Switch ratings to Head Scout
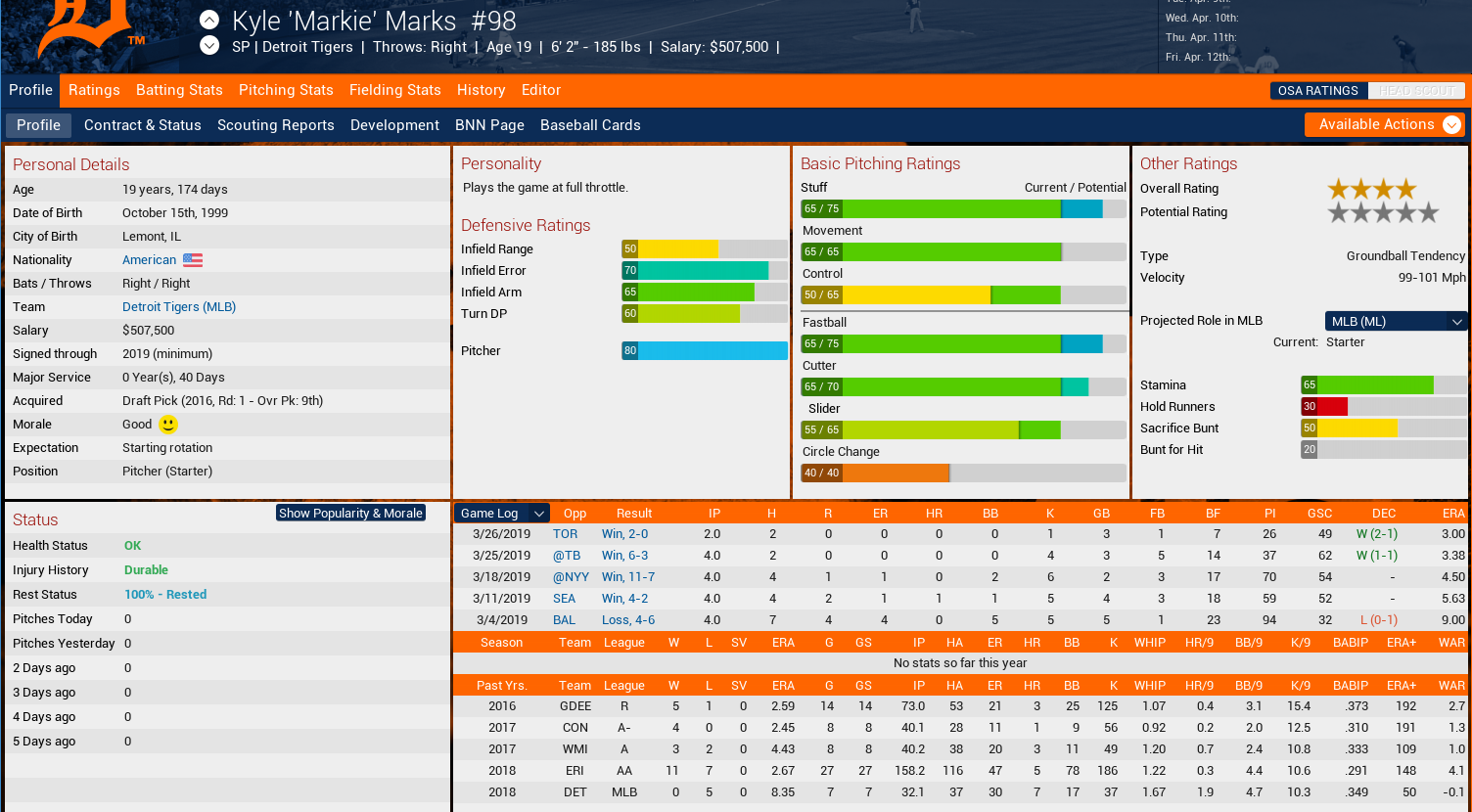The image size is (1472, 812). click(1416, 91)
